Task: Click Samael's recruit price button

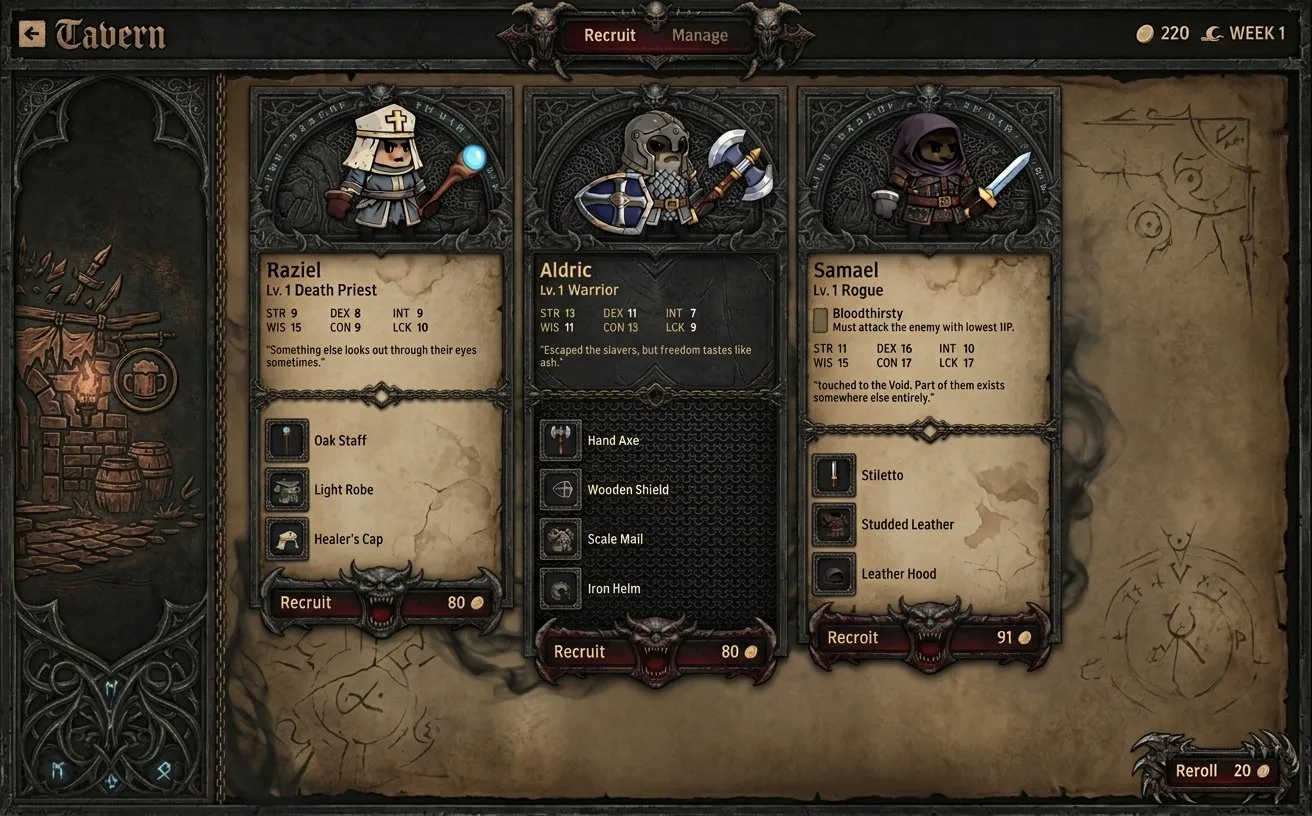Action: pos(928,637)
